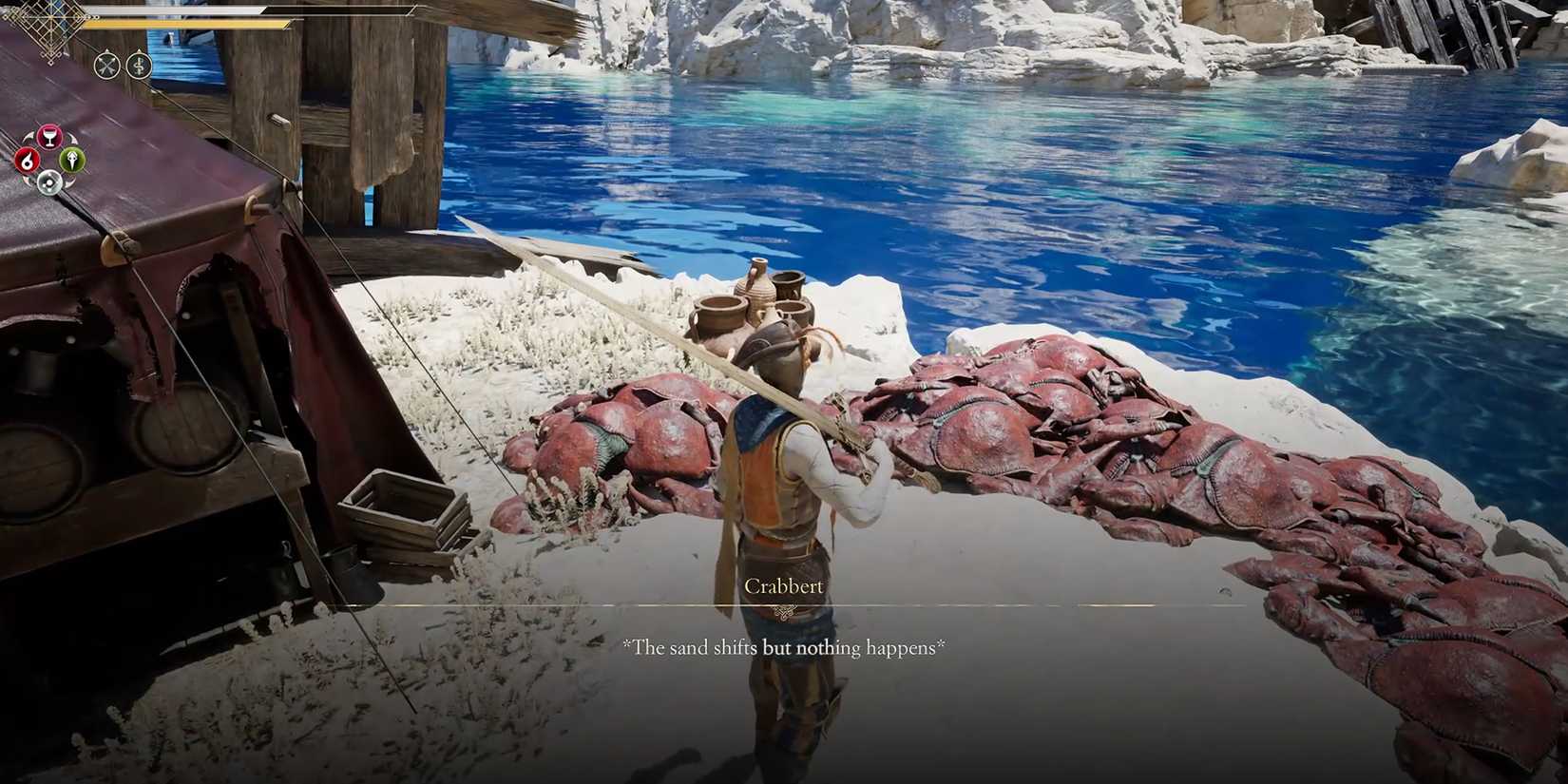This screenshot has width=1568, height=784.
Task: Click the Crabbert name label
Action: point(782,586)
